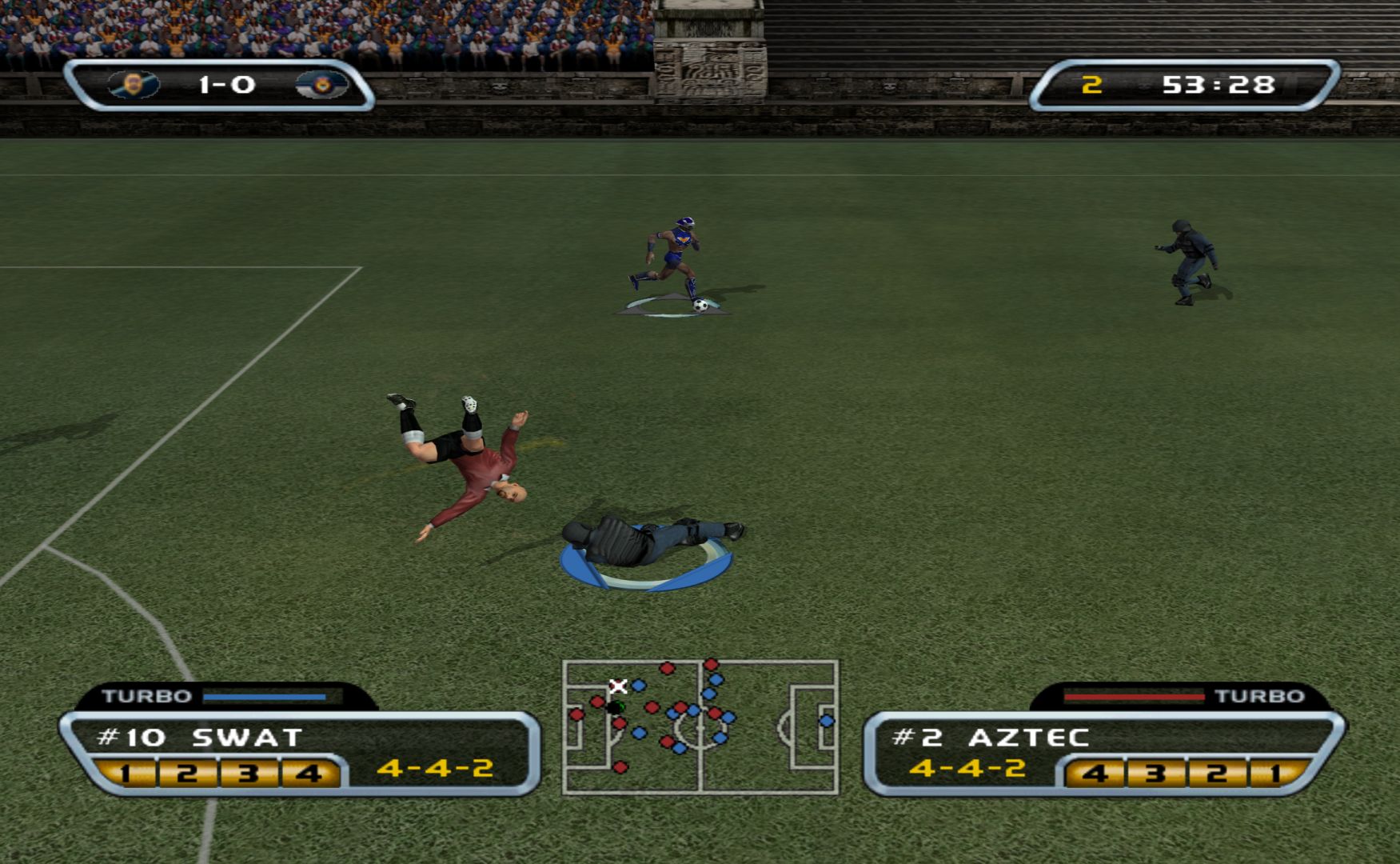Screen dimensions: 1400x864
Task: Select slot 4 on the Aztec panel
Action: 1095,774
